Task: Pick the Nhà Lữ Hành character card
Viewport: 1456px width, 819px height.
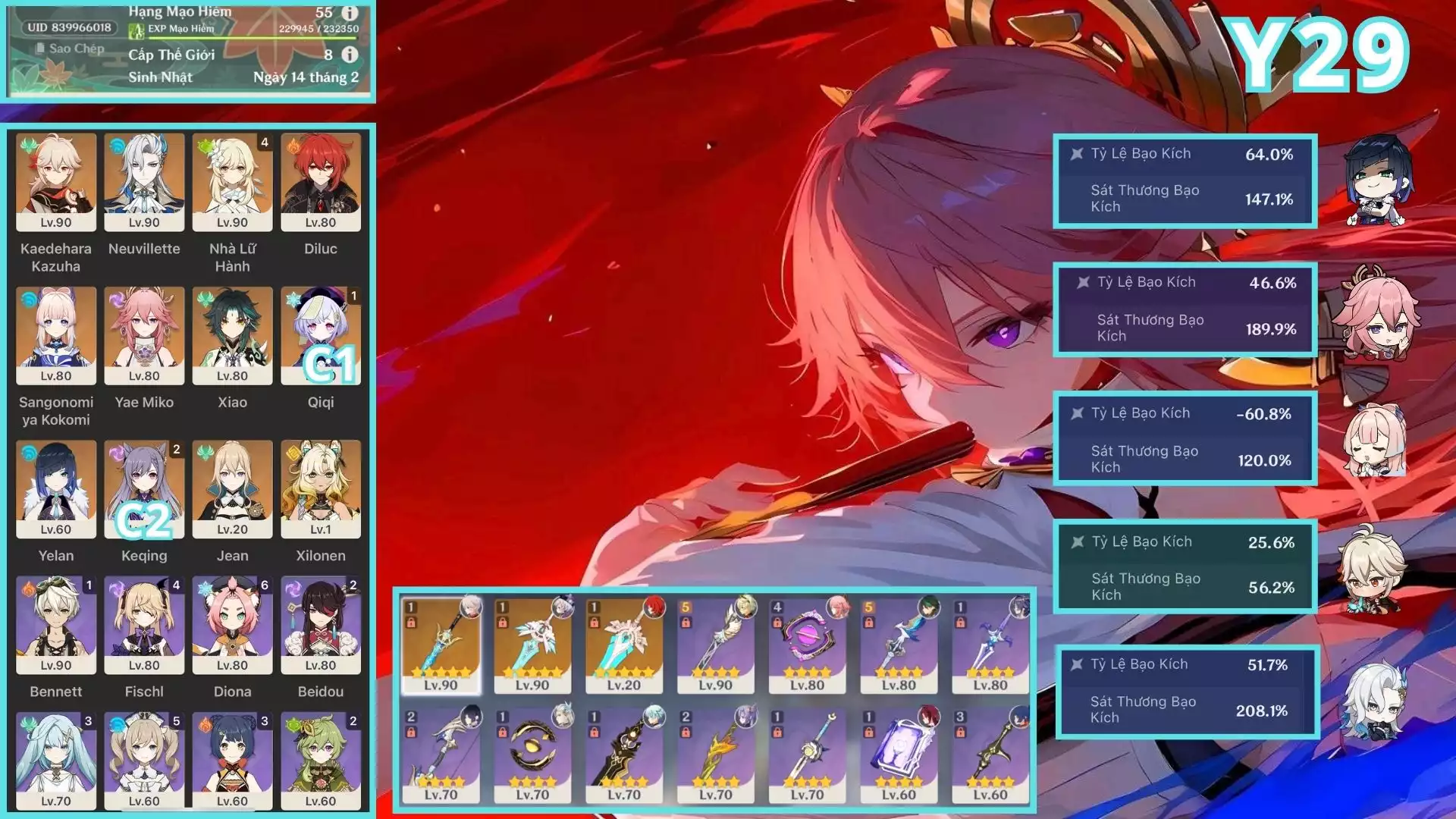Action: pyautogui.click(x=232, y=182)
